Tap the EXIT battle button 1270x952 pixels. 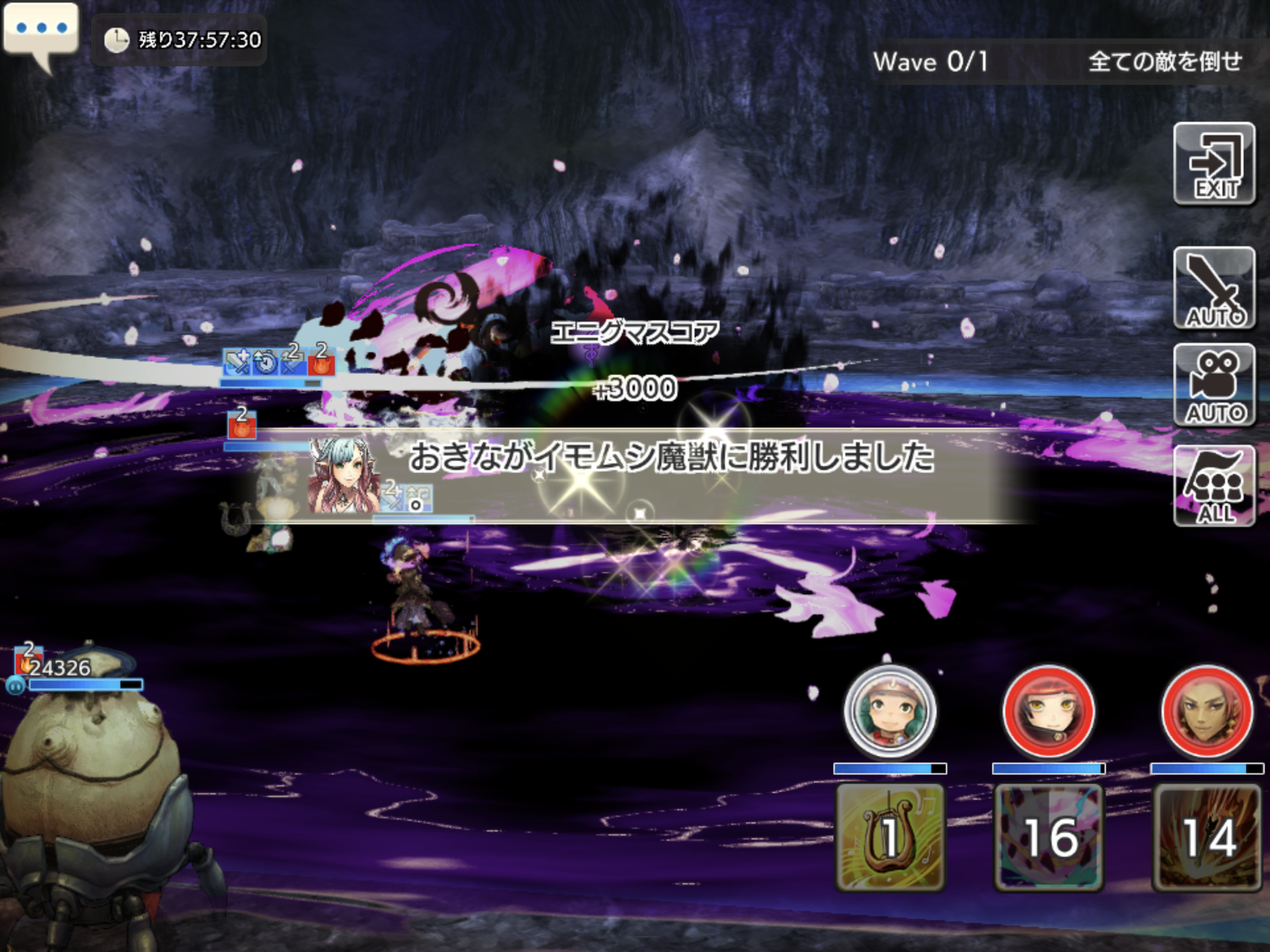coord(1214,164)
